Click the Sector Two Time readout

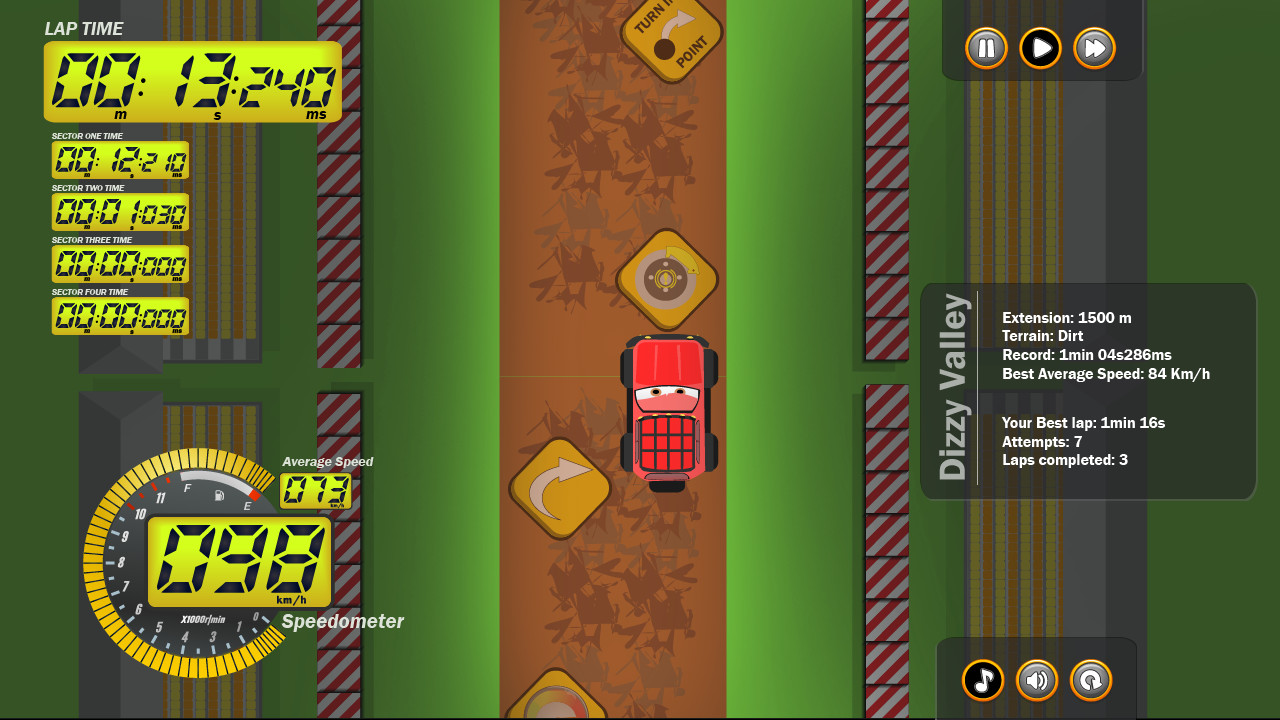120,212
